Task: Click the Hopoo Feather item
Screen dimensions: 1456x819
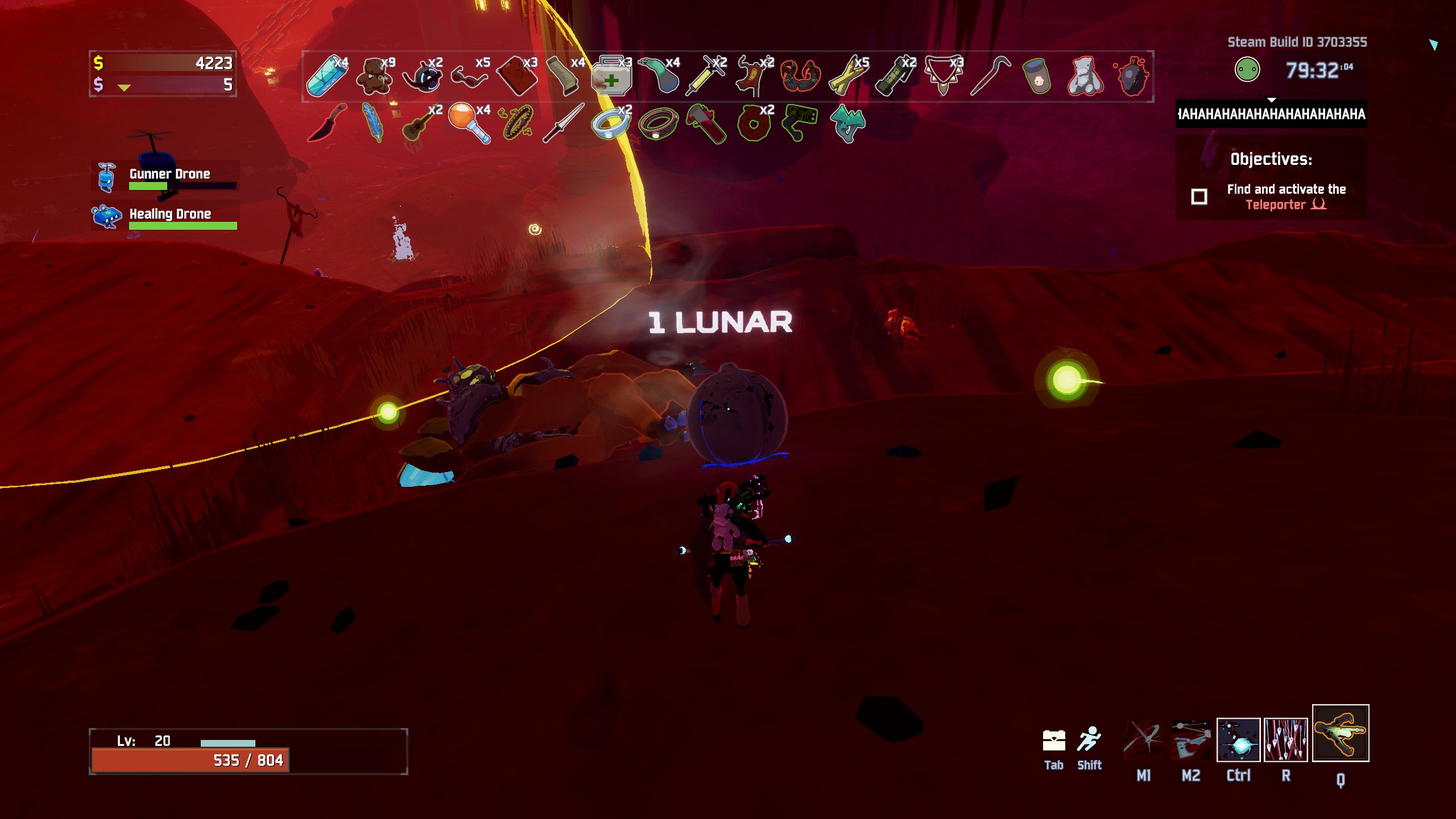Action: pos(373,123)
